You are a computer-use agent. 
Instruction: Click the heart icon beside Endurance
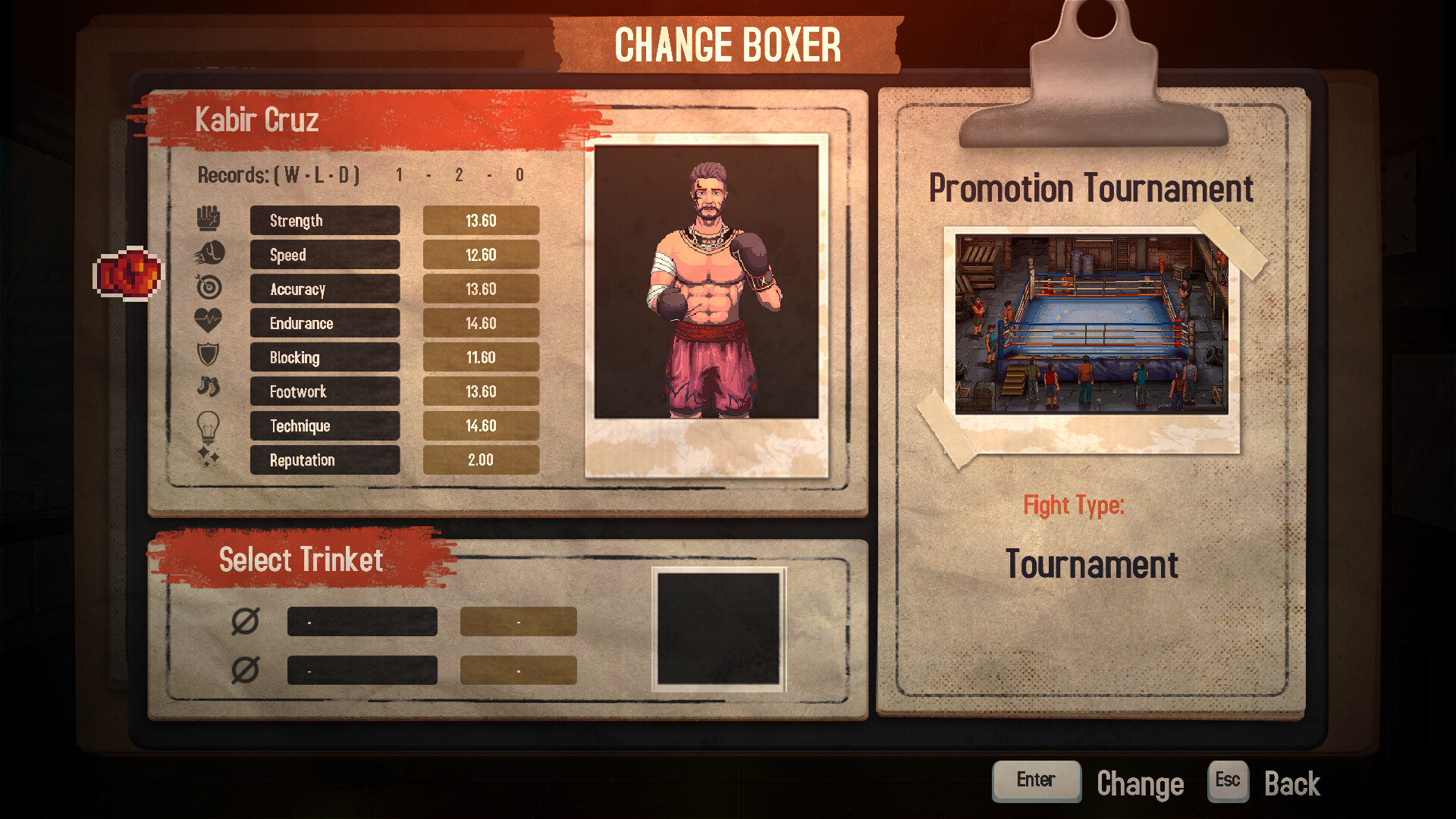pos(210,320)
